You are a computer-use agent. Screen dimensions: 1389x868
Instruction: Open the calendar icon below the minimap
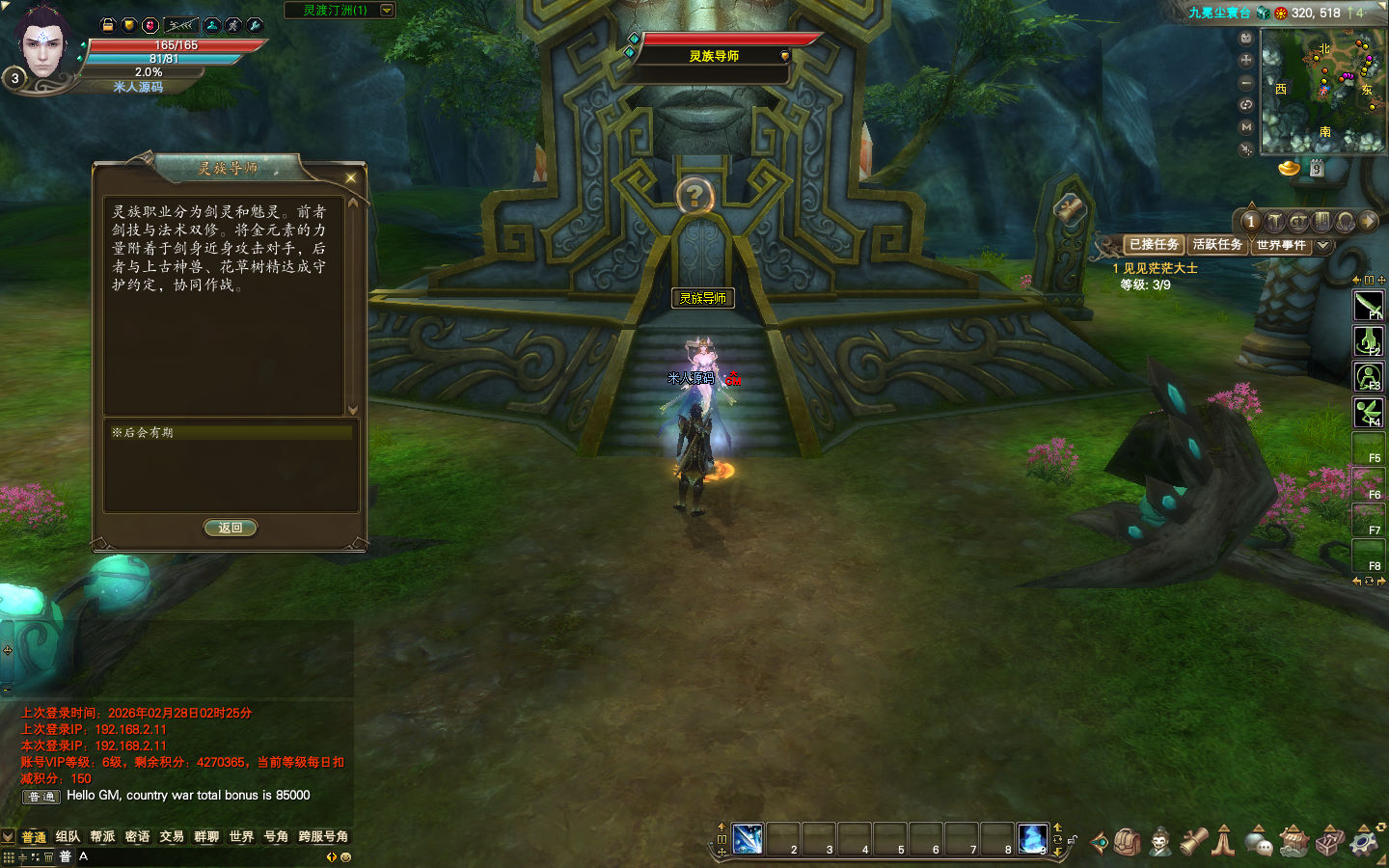tap(1316, 169)
